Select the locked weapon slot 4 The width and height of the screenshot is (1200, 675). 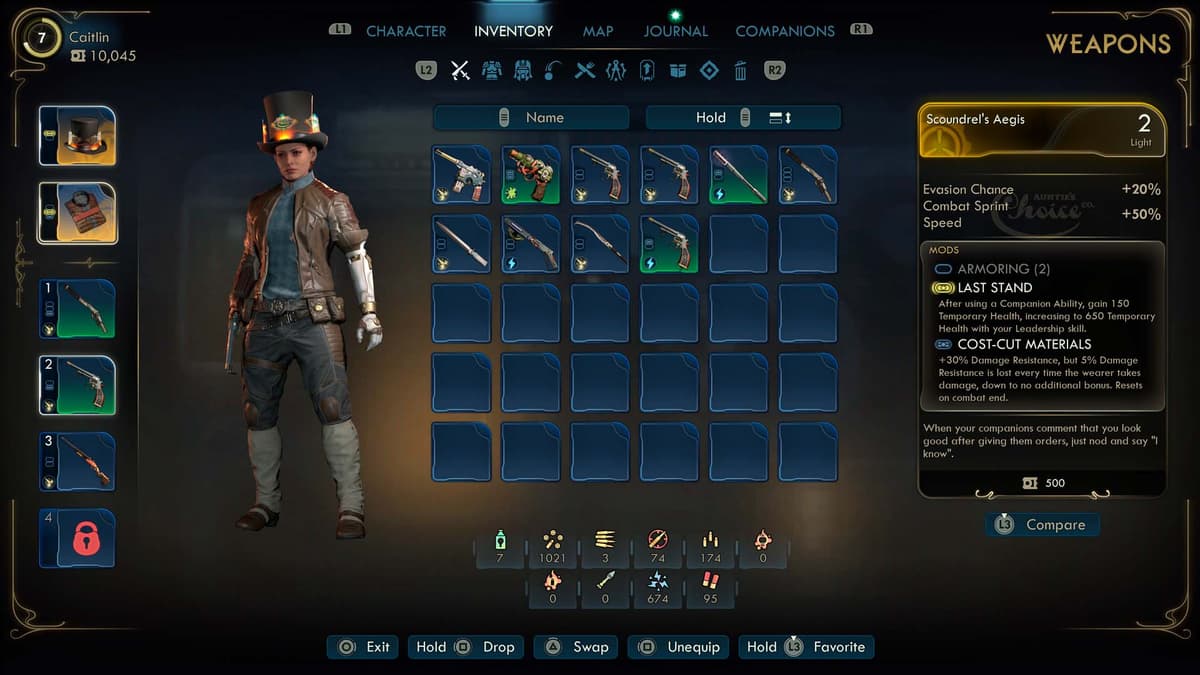click(x=78, y=538)
